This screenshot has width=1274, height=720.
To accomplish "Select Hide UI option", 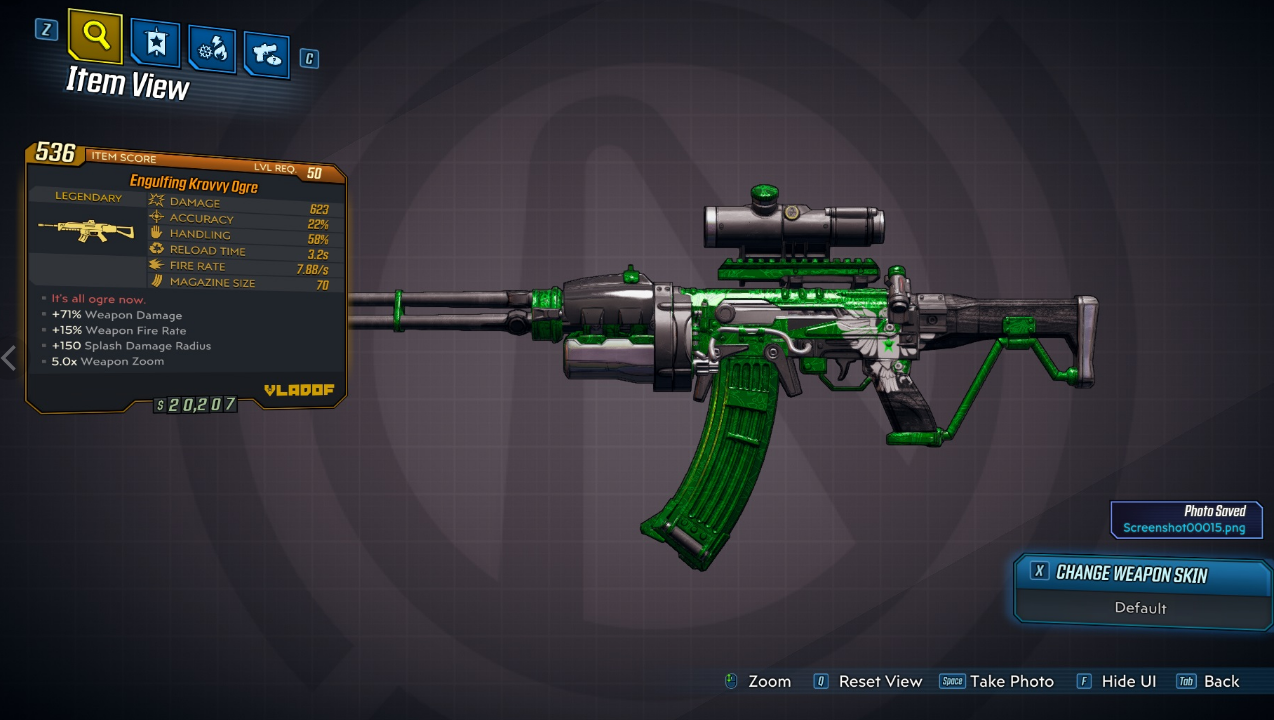I will (1116, 682).
